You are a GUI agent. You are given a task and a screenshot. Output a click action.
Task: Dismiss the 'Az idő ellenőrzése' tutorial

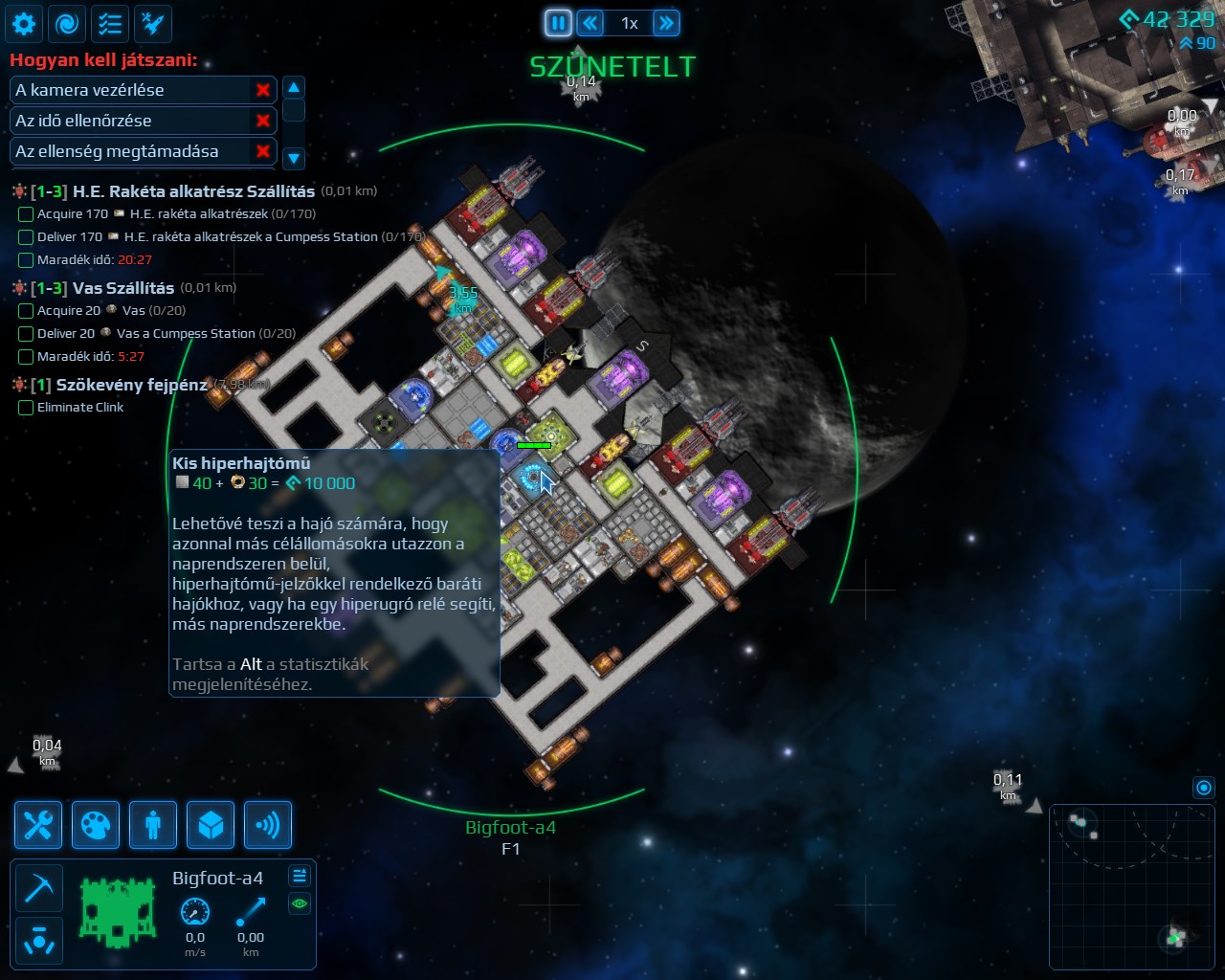tap(262, 121)
